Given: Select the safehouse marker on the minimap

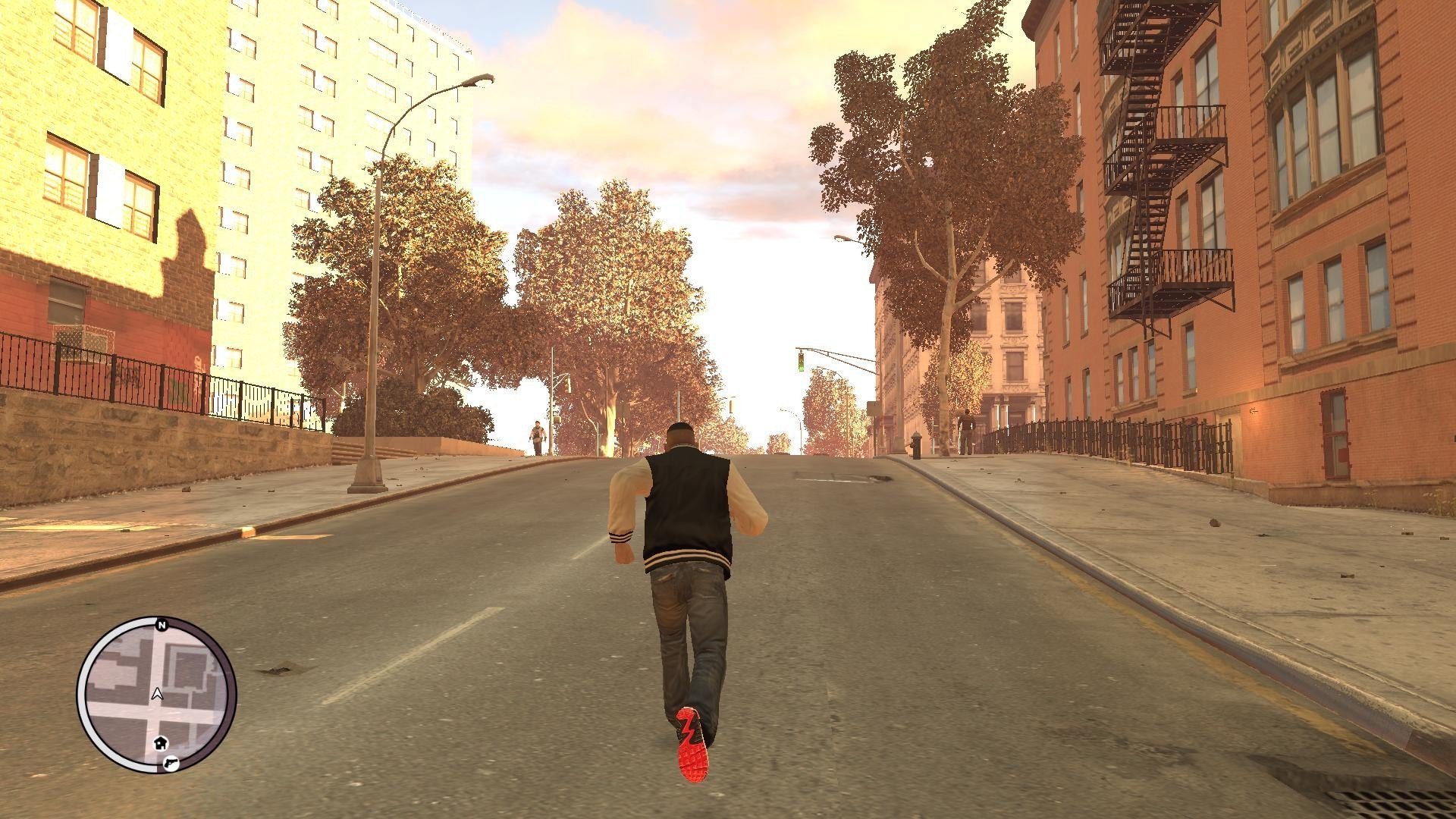Looking at the screenshot, I should (x=161, y=742).
